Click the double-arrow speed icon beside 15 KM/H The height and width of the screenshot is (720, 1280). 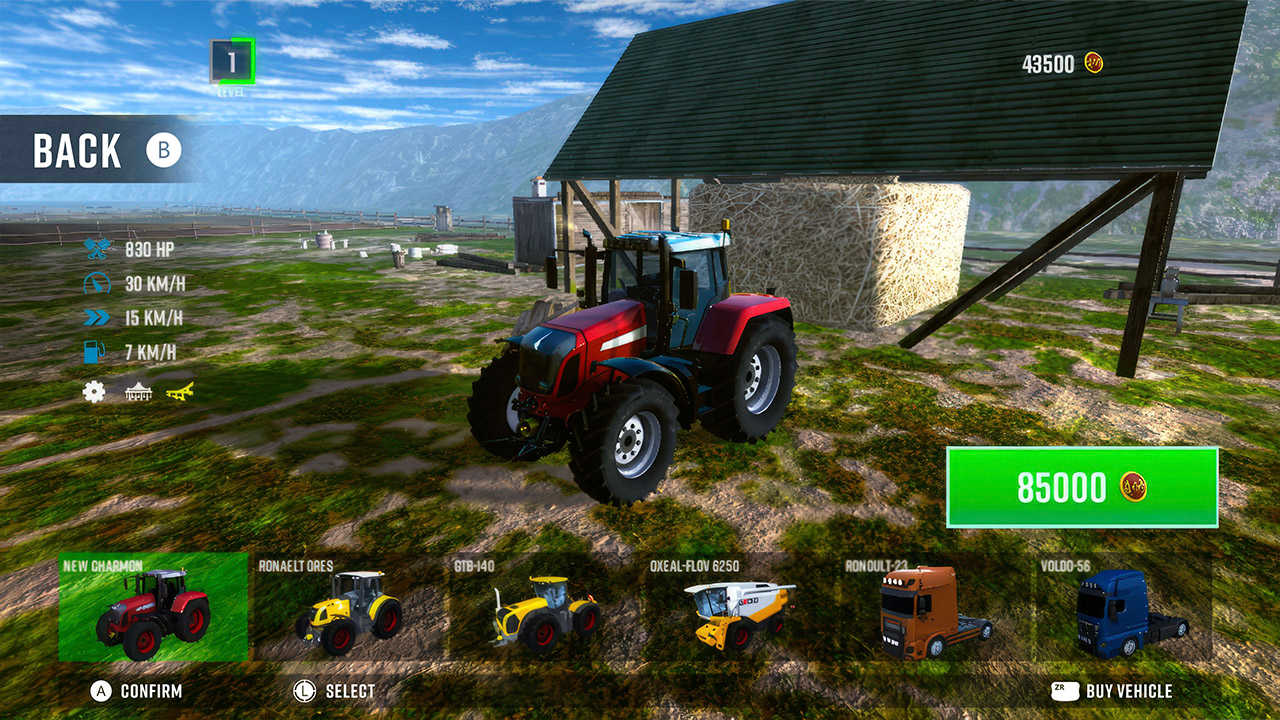coord(96,318)
